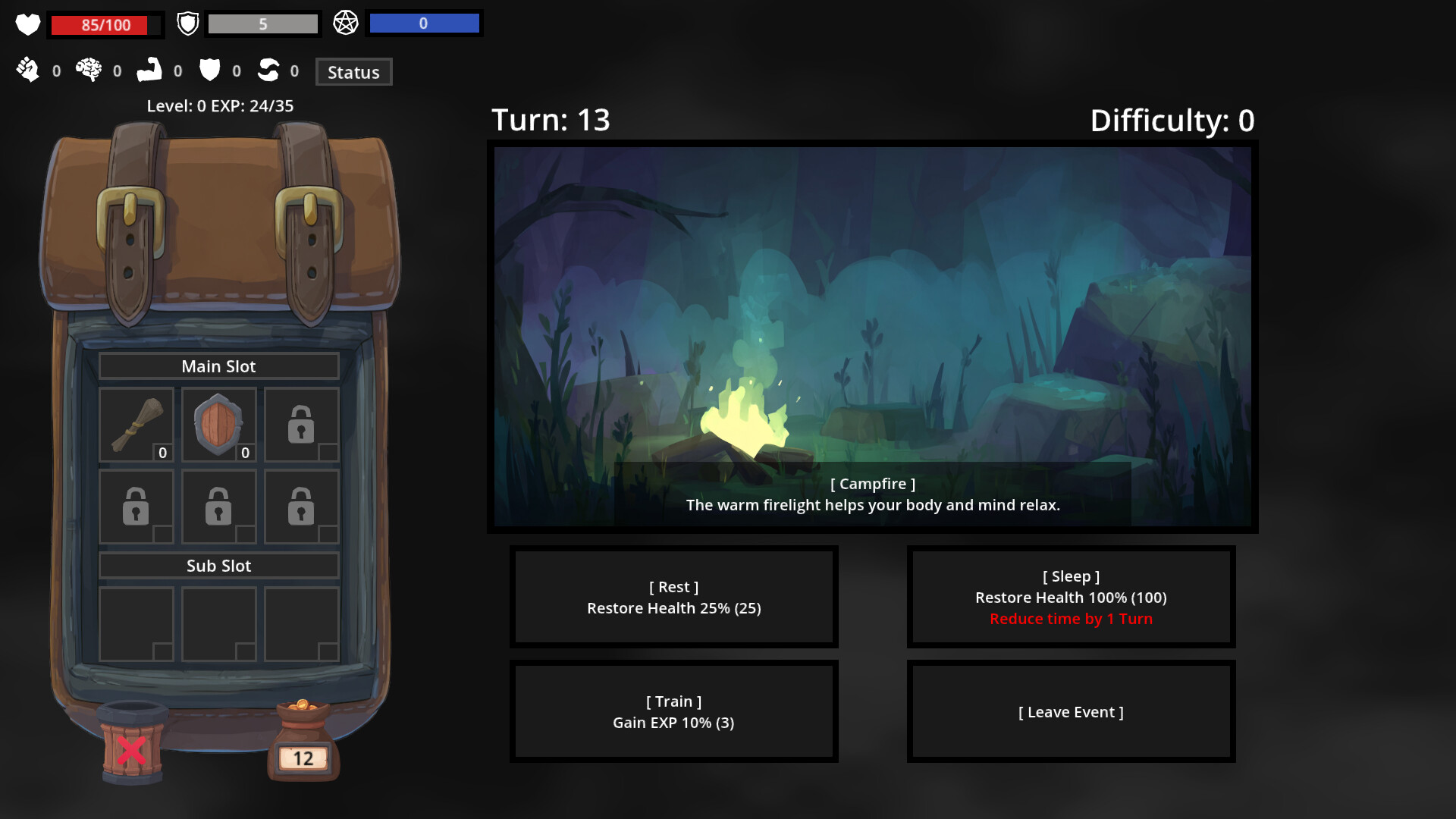Viewport: 1456px width, 819px height.
Task: Pick Train to gain 10% EXP
Action: [673, 711]
